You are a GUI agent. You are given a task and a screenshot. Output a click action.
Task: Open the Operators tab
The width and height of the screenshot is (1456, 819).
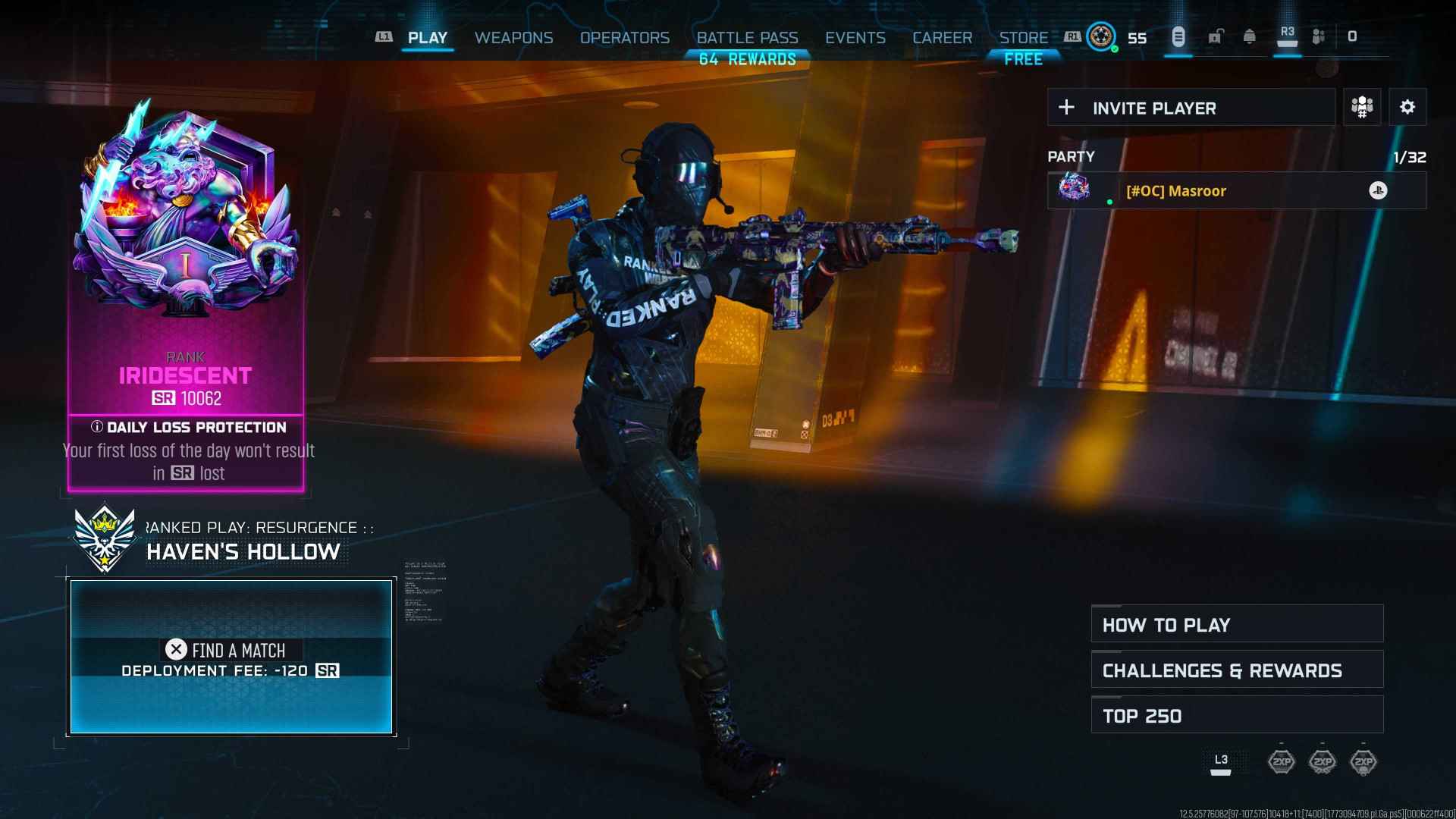pyautogui.click(x=625, y=37)
